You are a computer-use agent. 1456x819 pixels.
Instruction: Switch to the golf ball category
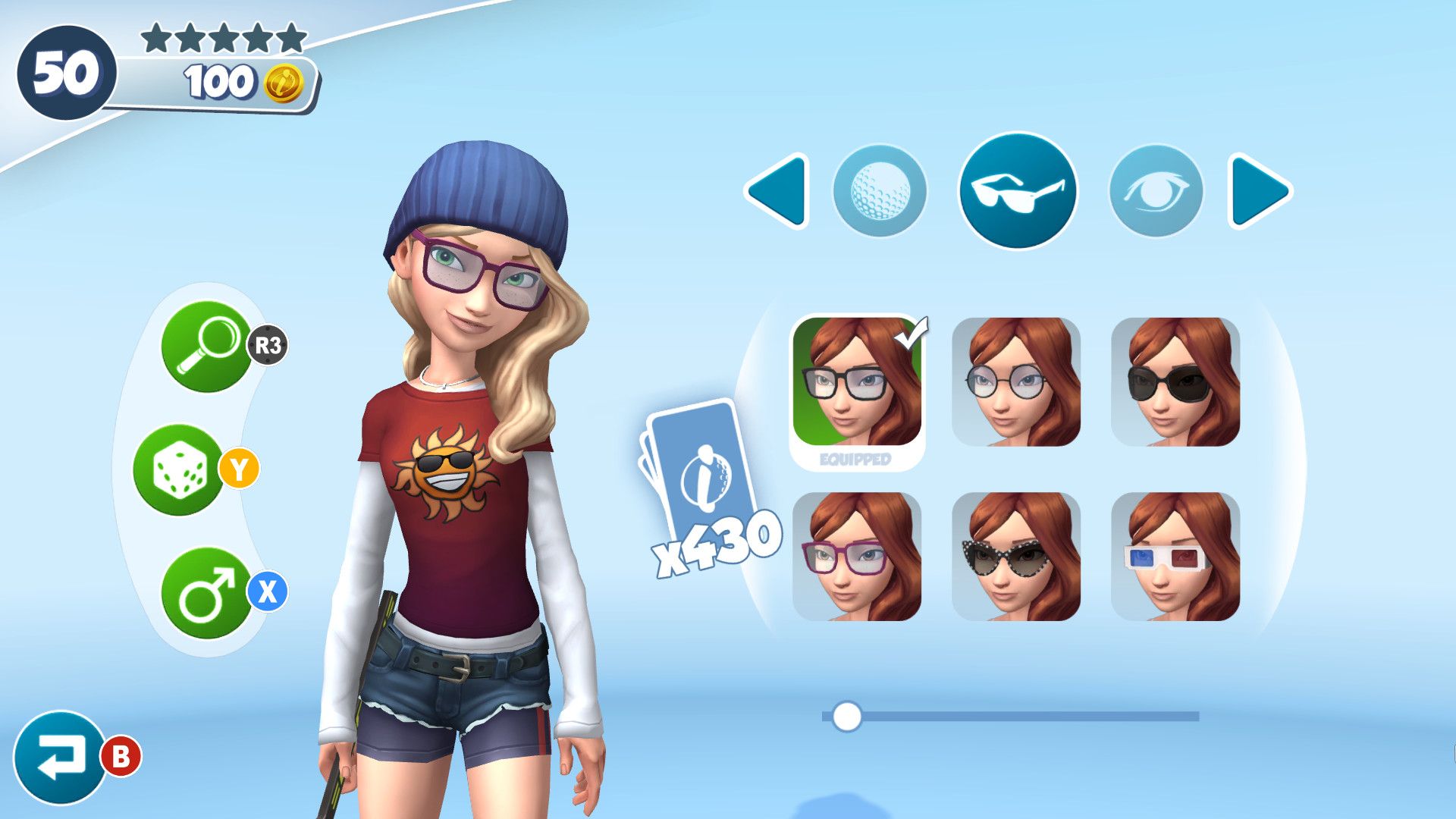tap(880, 190)
